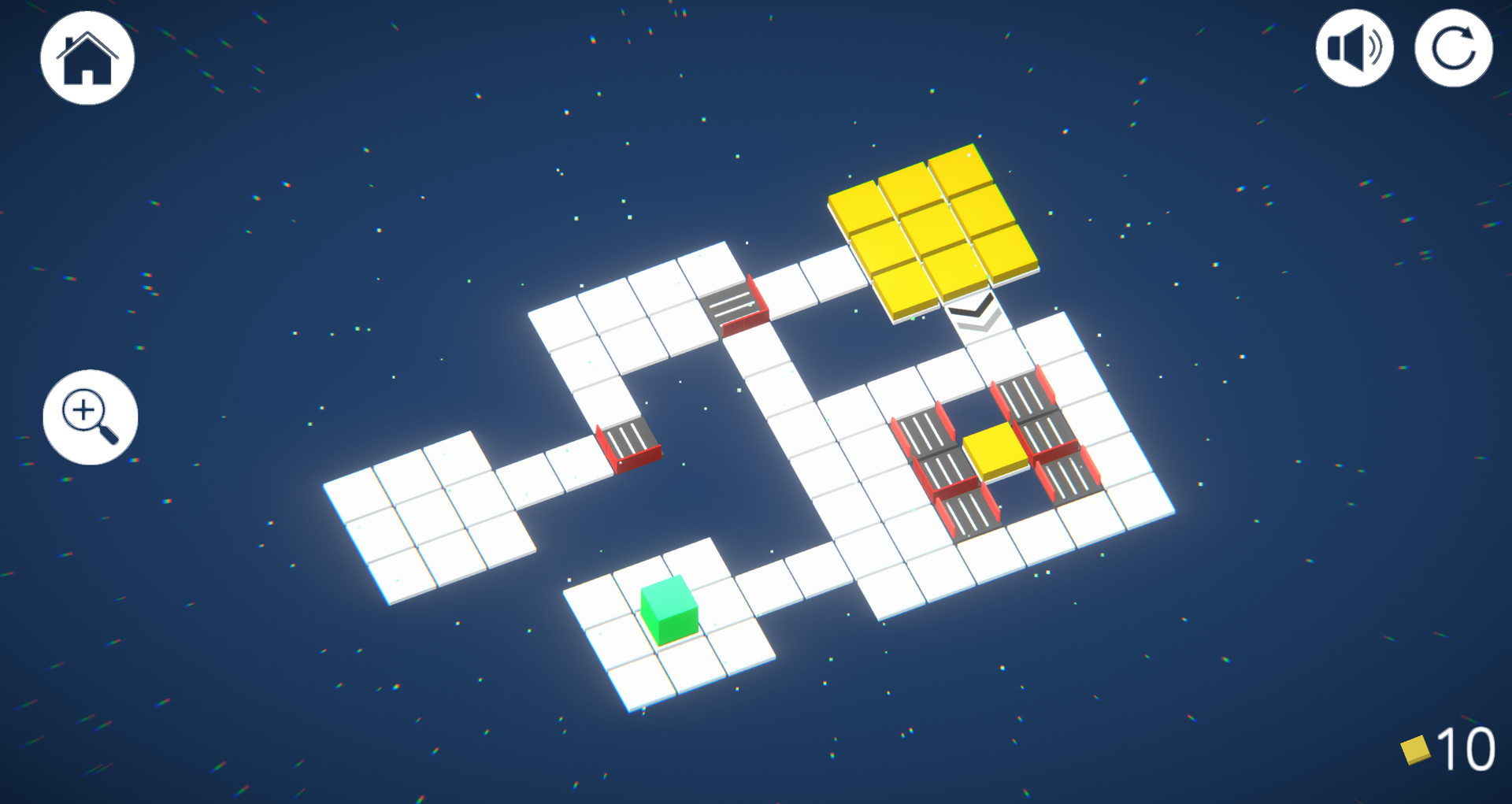Viewport: 1512px width, 804px height.
Task: Zoom in using the magnifier icon
Action: (88, 417)
